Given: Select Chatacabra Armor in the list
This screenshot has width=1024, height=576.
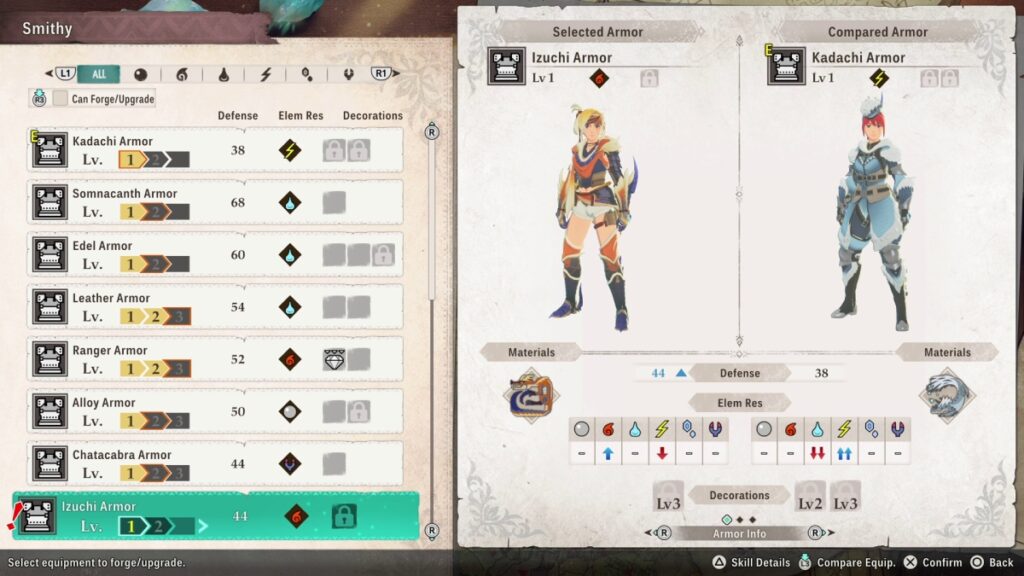Looking at the screenshot, I should click(x=215, y=463).
